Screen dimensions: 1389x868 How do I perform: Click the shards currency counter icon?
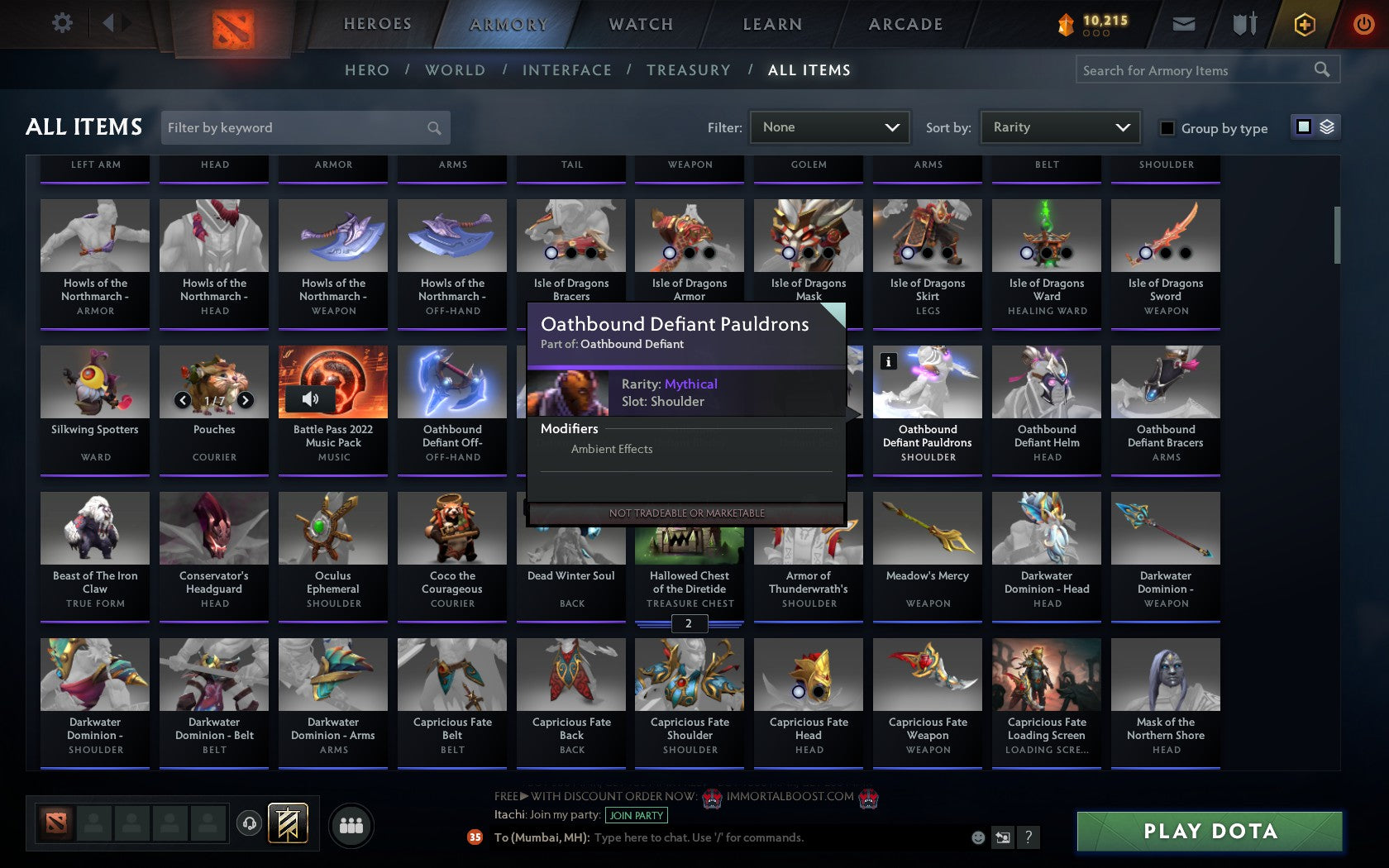point(1069,23)
